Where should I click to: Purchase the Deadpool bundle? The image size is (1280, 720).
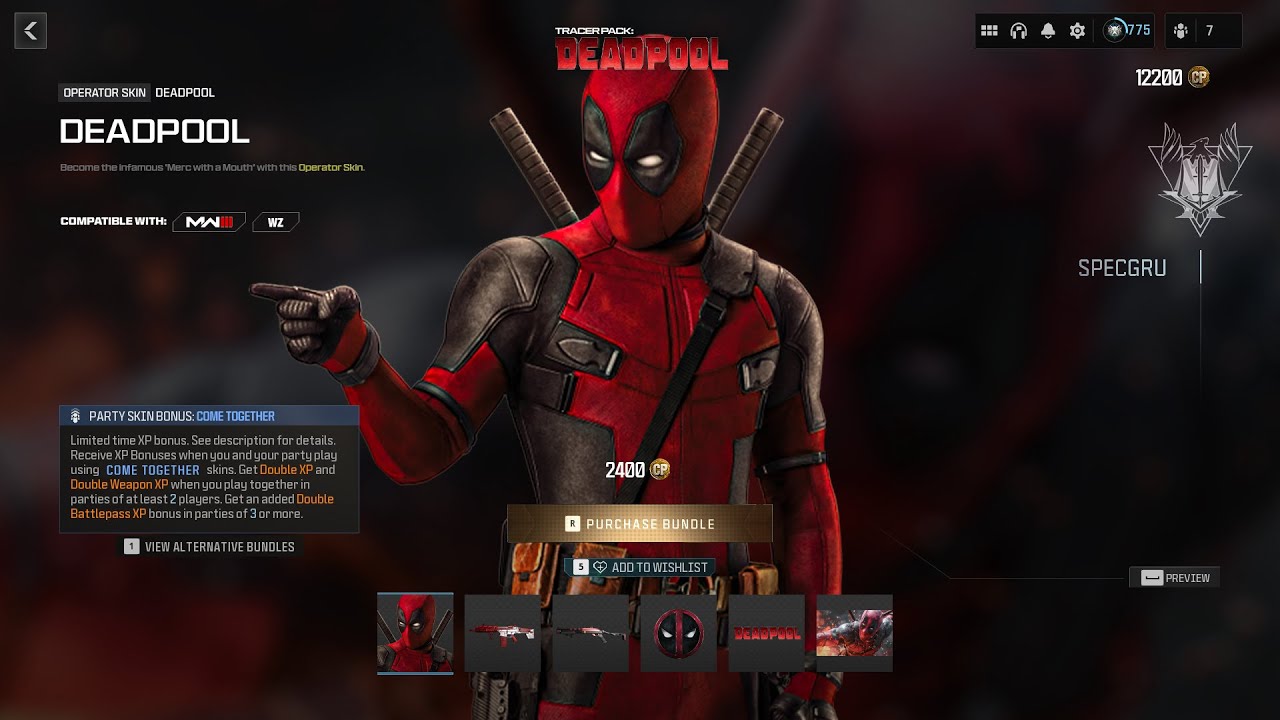[640, 523]
